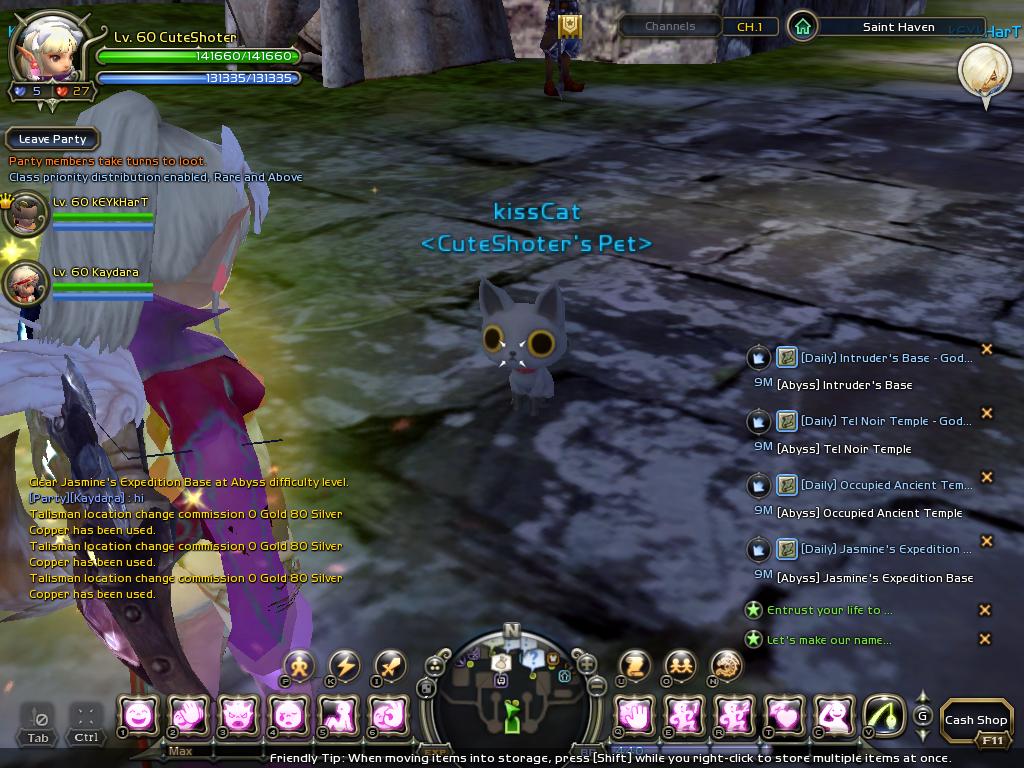The width and height of the screenshot is (1024, 768).
Task: Select the fishing rod slot
Action: click(883, 715)
